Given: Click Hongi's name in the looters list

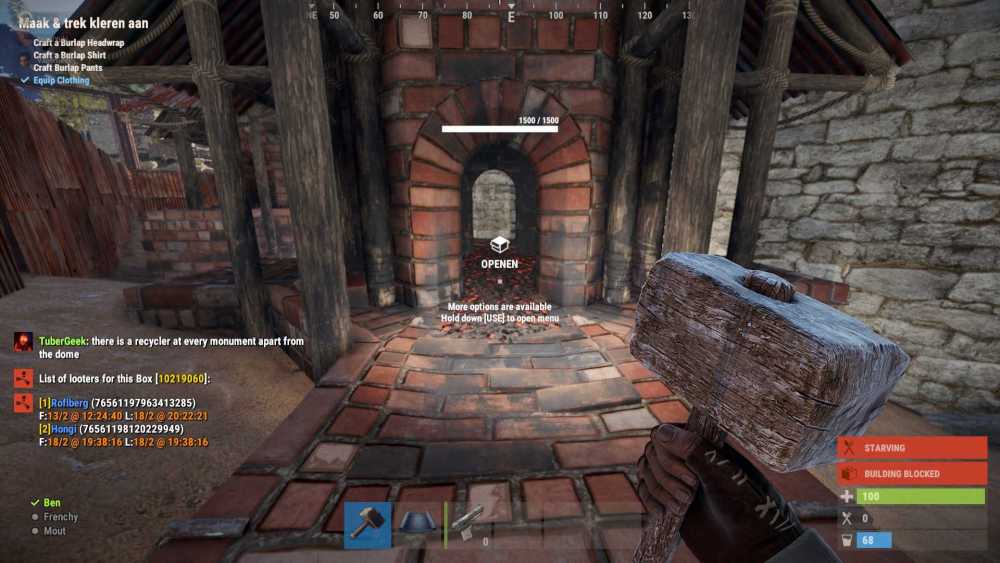Looking at the screenshot, I should tap(64, 428).
